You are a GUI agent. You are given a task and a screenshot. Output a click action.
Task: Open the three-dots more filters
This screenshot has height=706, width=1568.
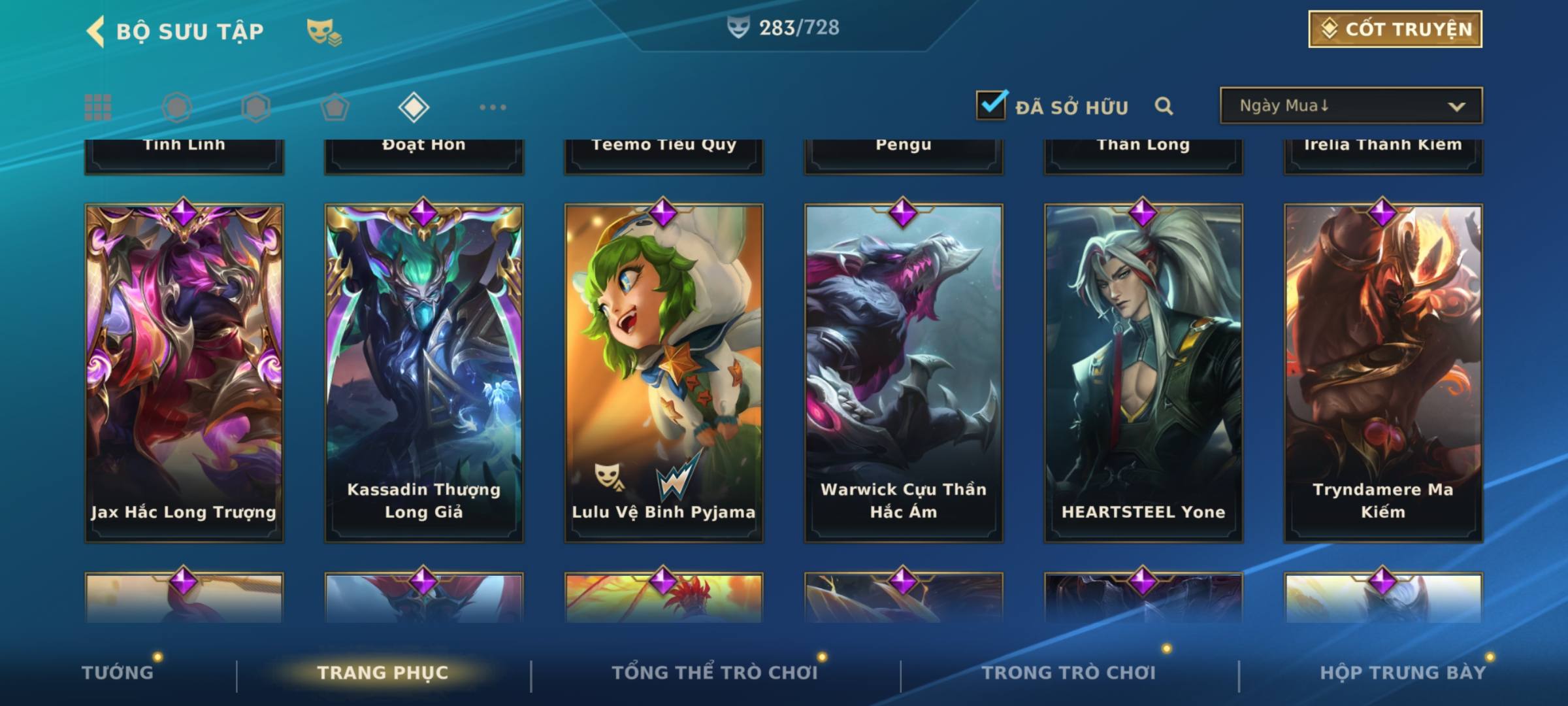point(493,107)
